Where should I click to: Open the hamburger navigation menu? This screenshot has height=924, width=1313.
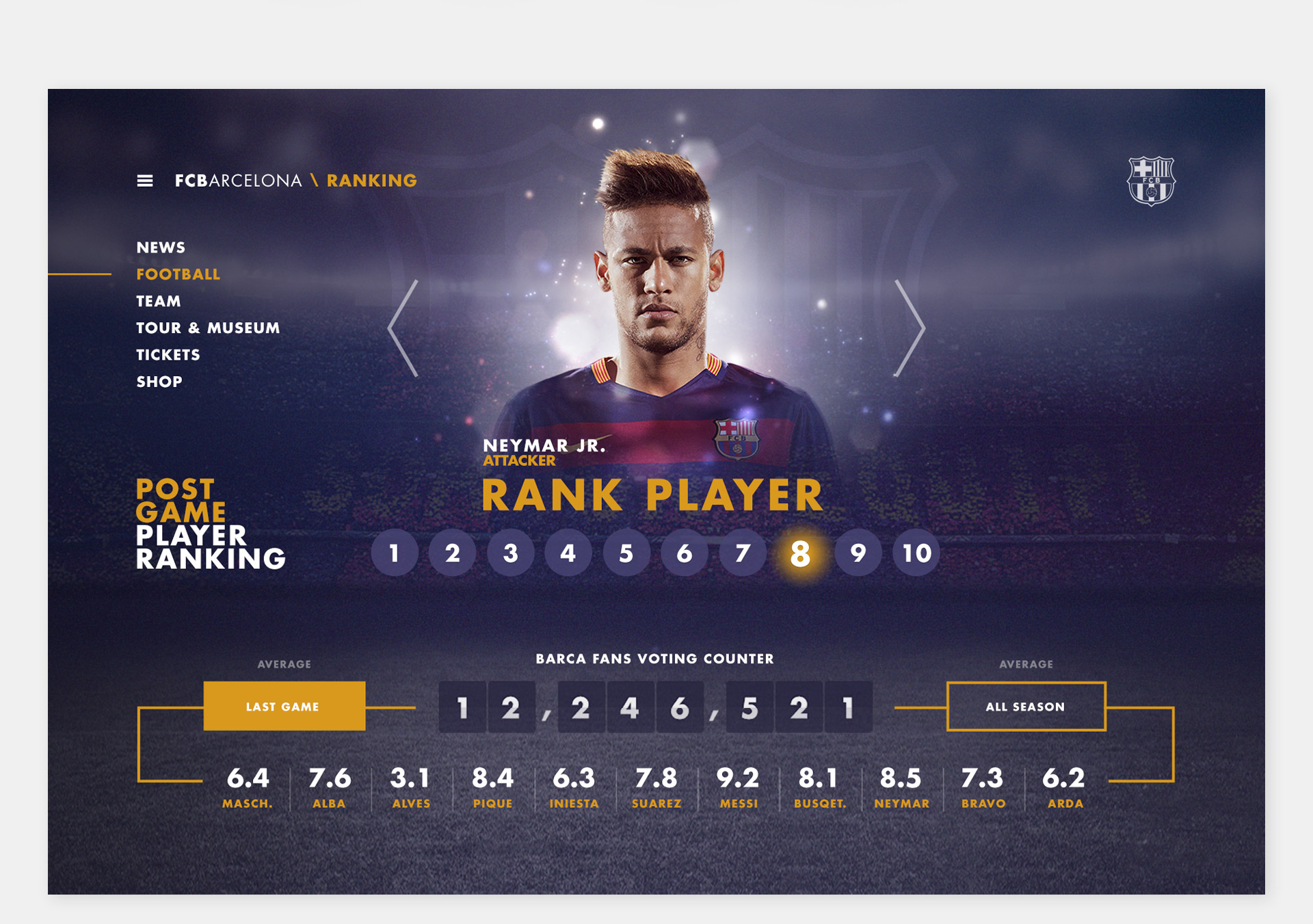pos(146,179)
